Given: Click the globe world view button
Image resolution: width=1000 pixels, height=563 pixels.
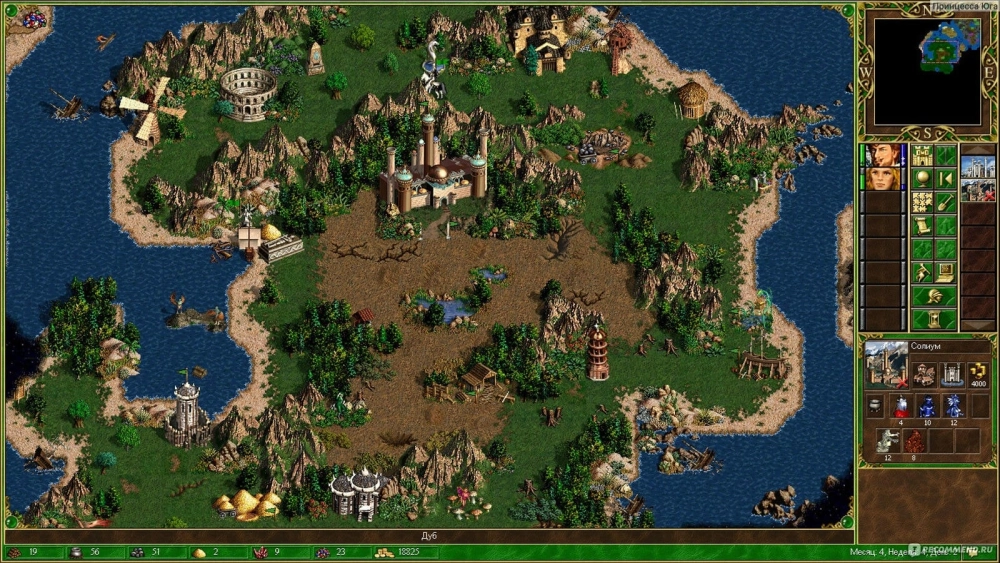Looking at the screenshot, I should 922,179.
